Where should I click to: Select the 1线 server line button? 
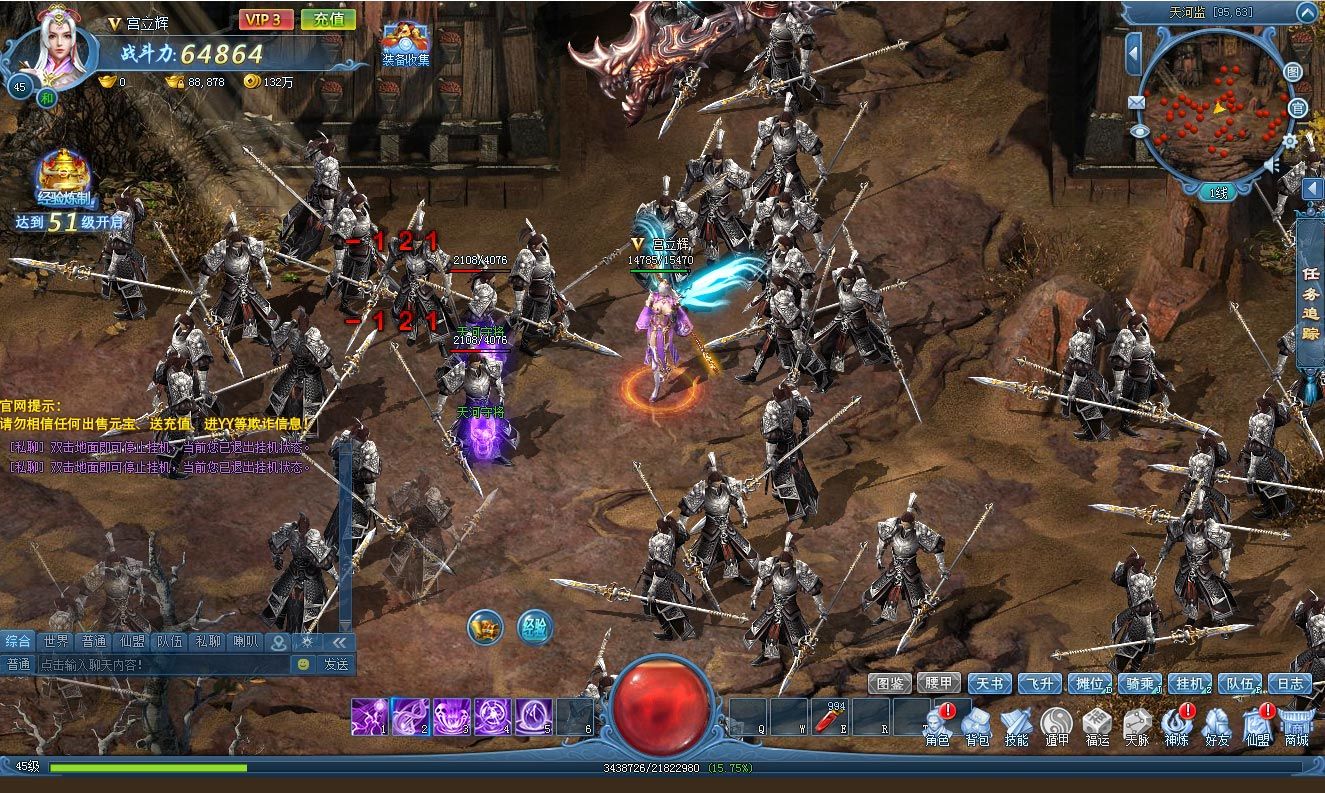(x=1218, y=193)
